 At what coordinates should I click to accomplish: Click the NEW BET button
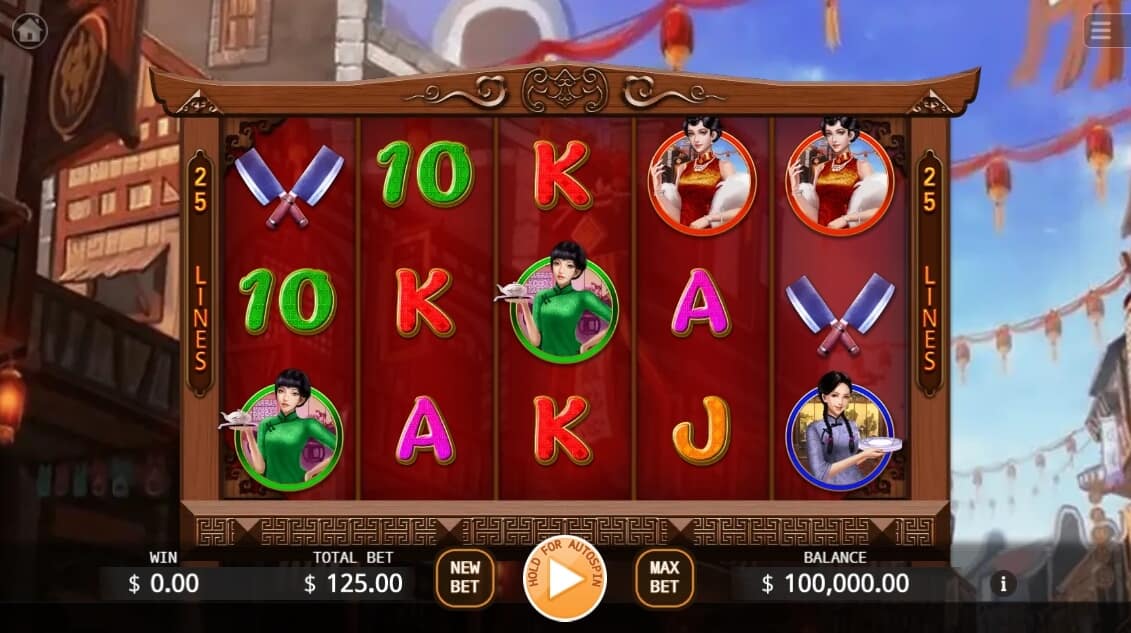465,578
